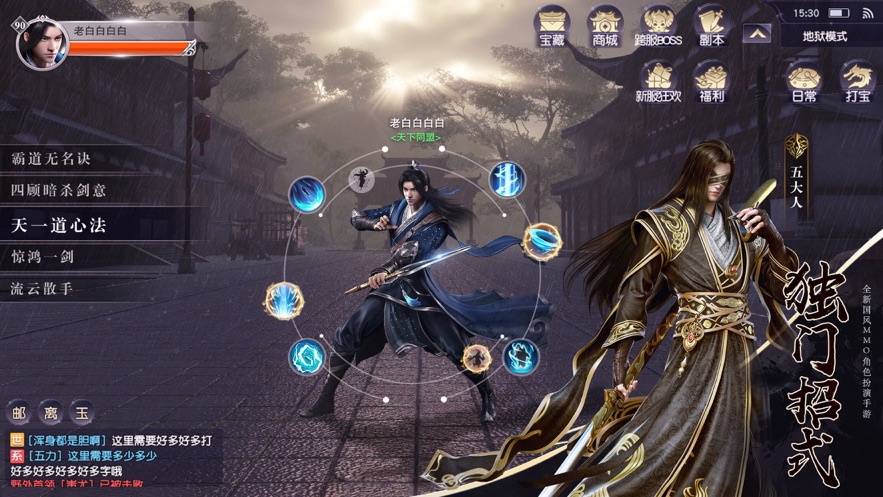Open the 新服狂欢 event
883x497 pixels.
[x=657, y=81]
